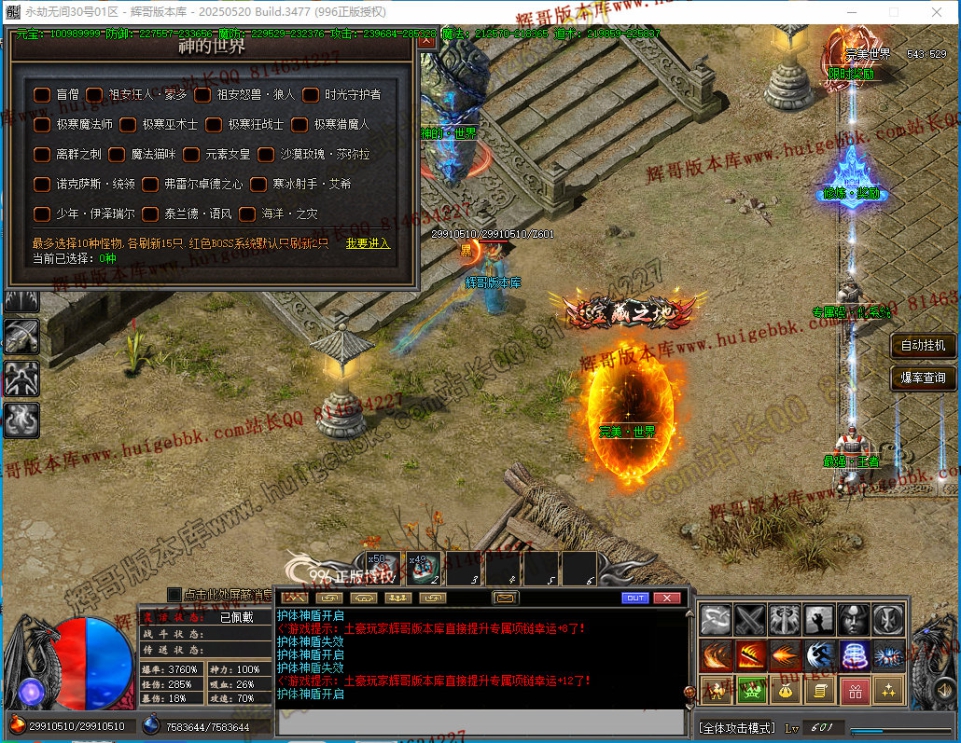The height and width of the screenshot is (743, 961).
Task: Open the 爆率查询 drop rate lookup
Action: (922, 378)
